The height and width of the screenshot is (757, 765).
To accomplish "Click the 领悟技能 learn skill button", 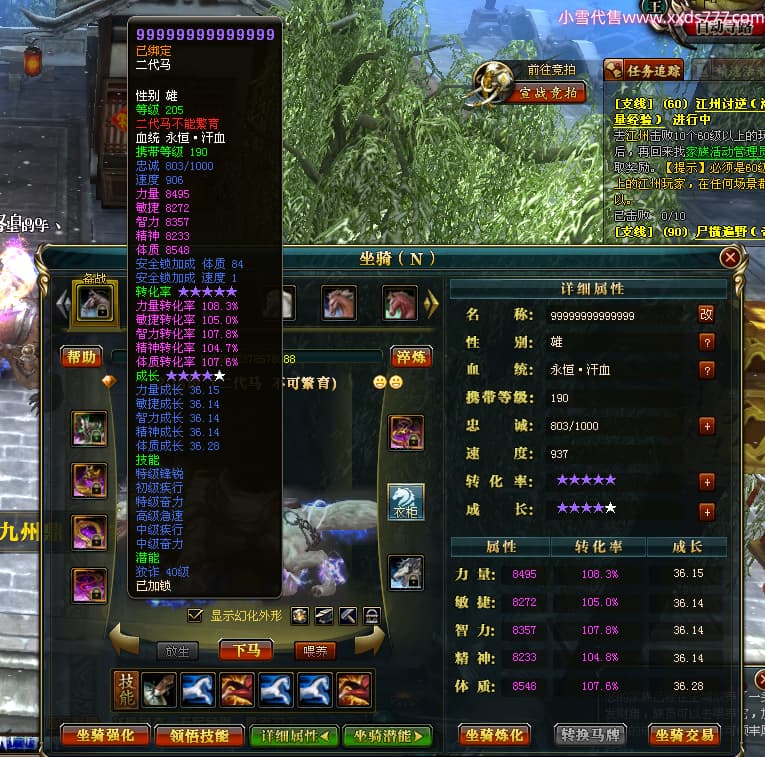I will coord(199,736).
